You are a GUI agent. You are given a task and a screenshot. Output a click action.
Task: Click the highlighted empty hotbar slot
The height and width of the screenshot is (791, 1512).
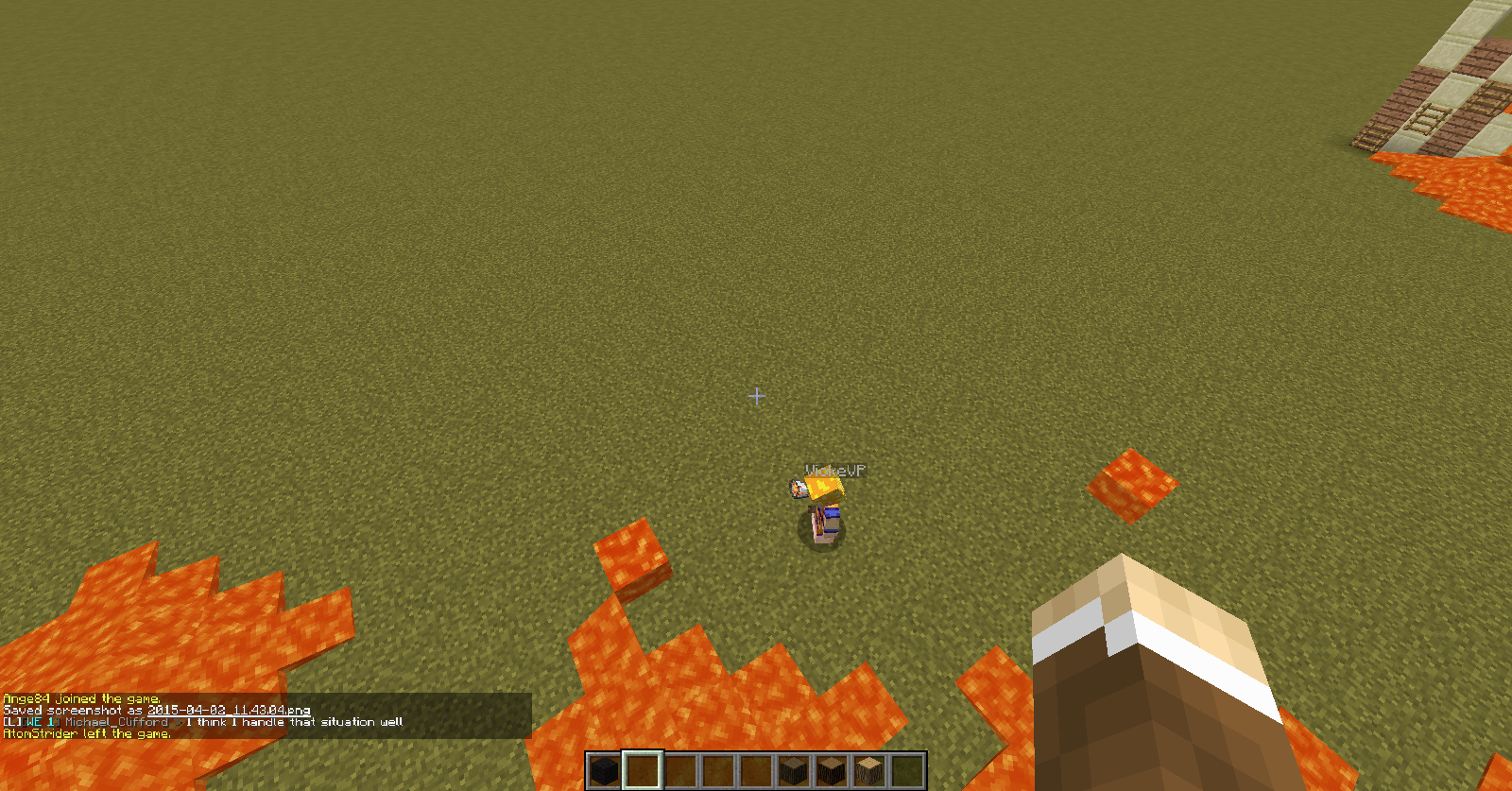click(x=643, y=771)
